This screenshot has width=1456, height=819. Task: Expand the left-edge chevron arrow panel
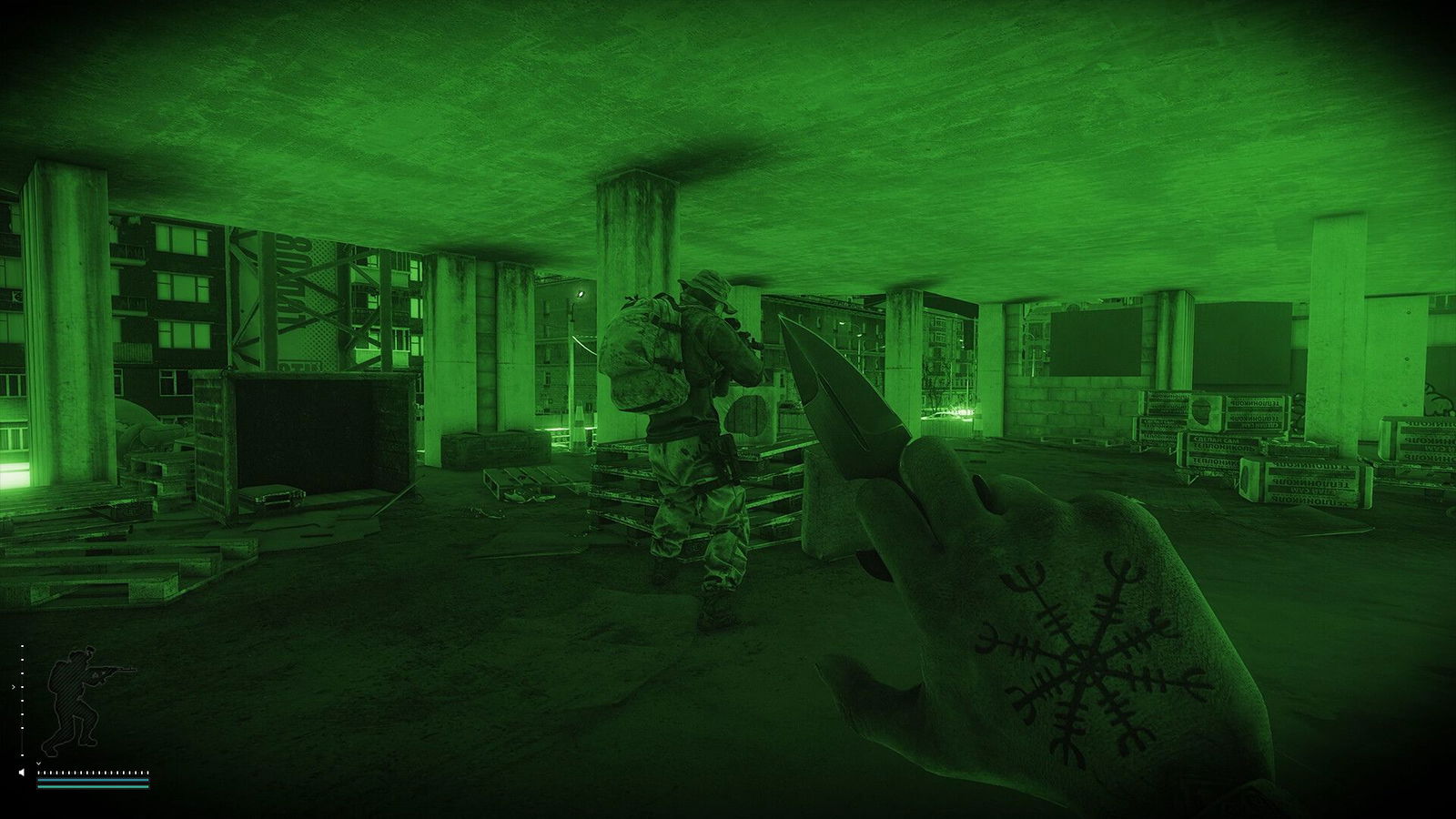pos(14,687)
